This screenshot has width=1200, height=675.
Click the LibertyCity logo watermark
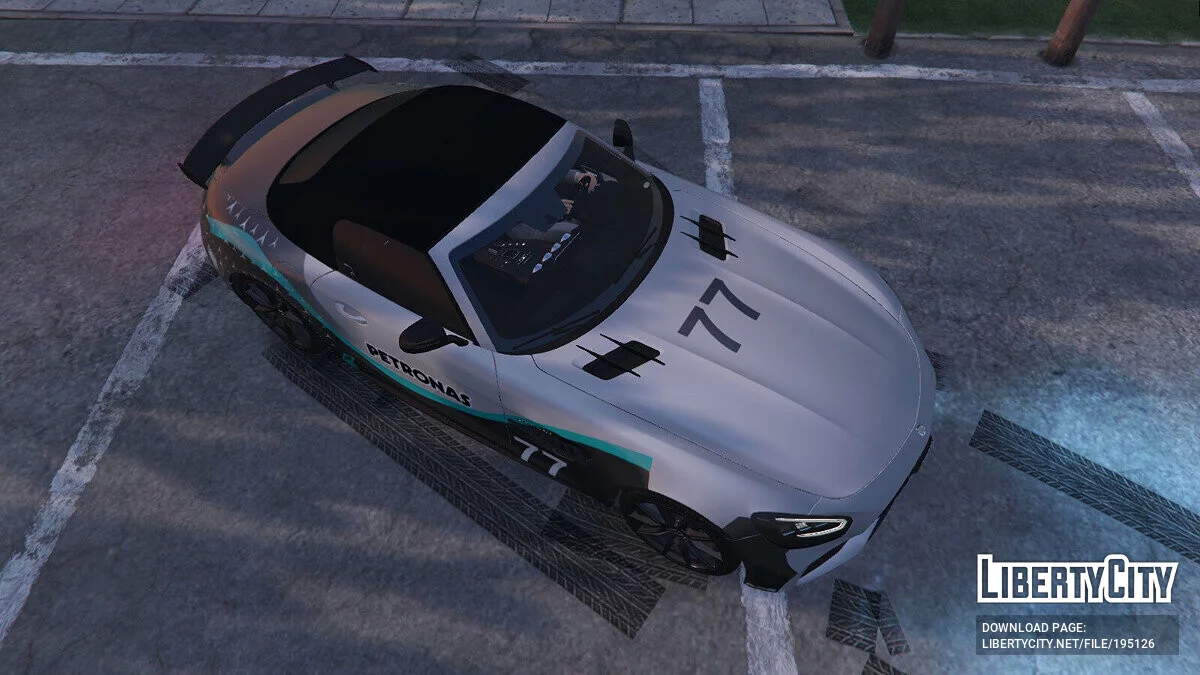(1077, 580)
